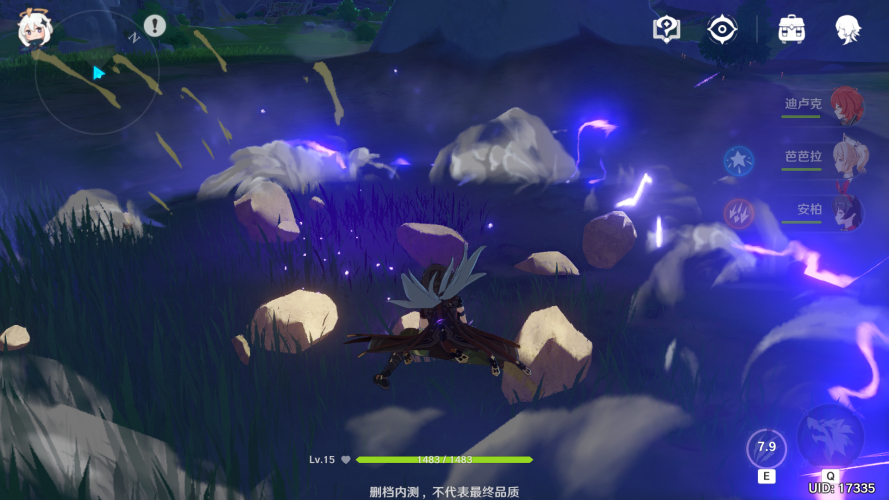Open the backpack inventory
The height and width of the screenshot is (500, 889).
click(792, 28)
